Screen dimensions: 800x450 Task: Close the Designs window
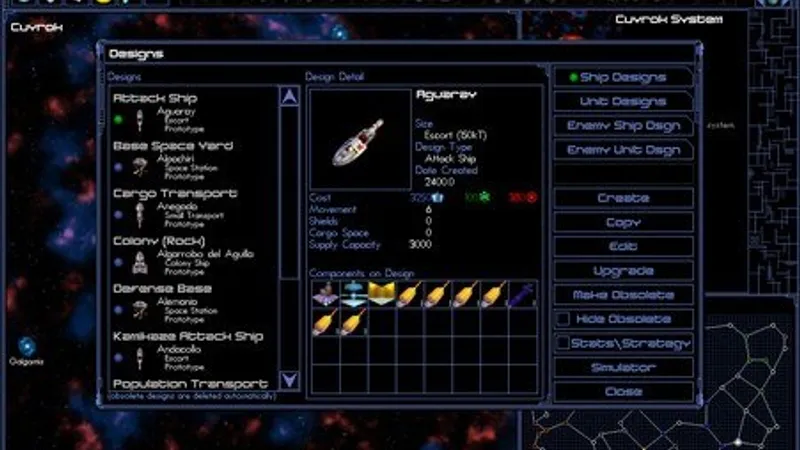(x=623, y=391)
